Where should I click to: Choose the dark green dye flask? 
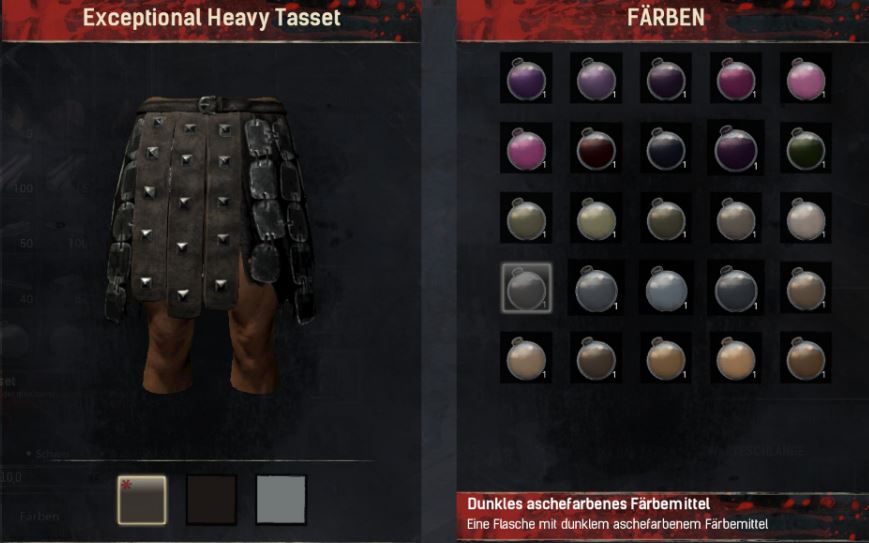pyautogui.click(x=806, y=149)
